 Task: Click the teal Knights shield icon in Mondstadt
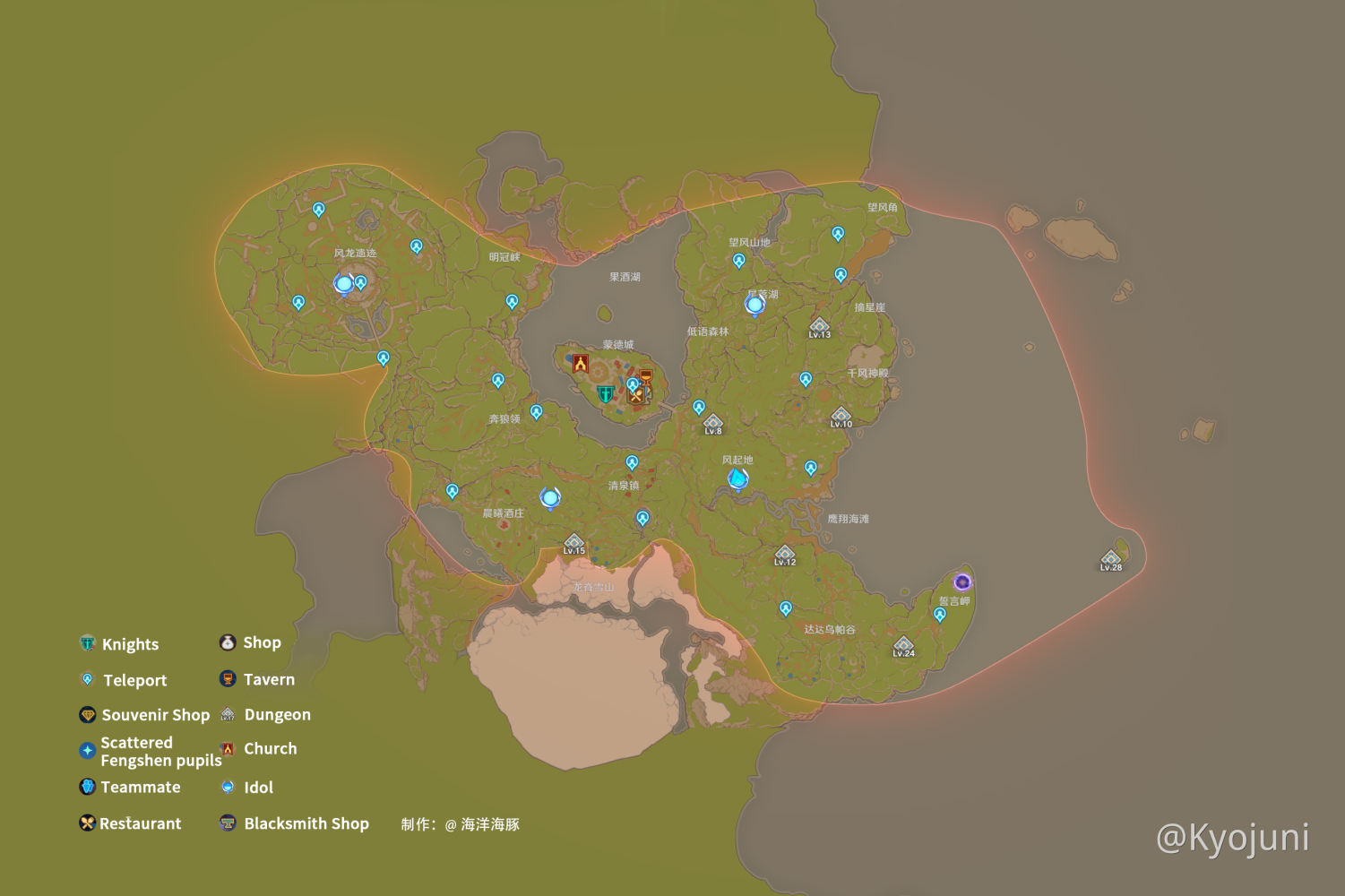tap(605, 392)
